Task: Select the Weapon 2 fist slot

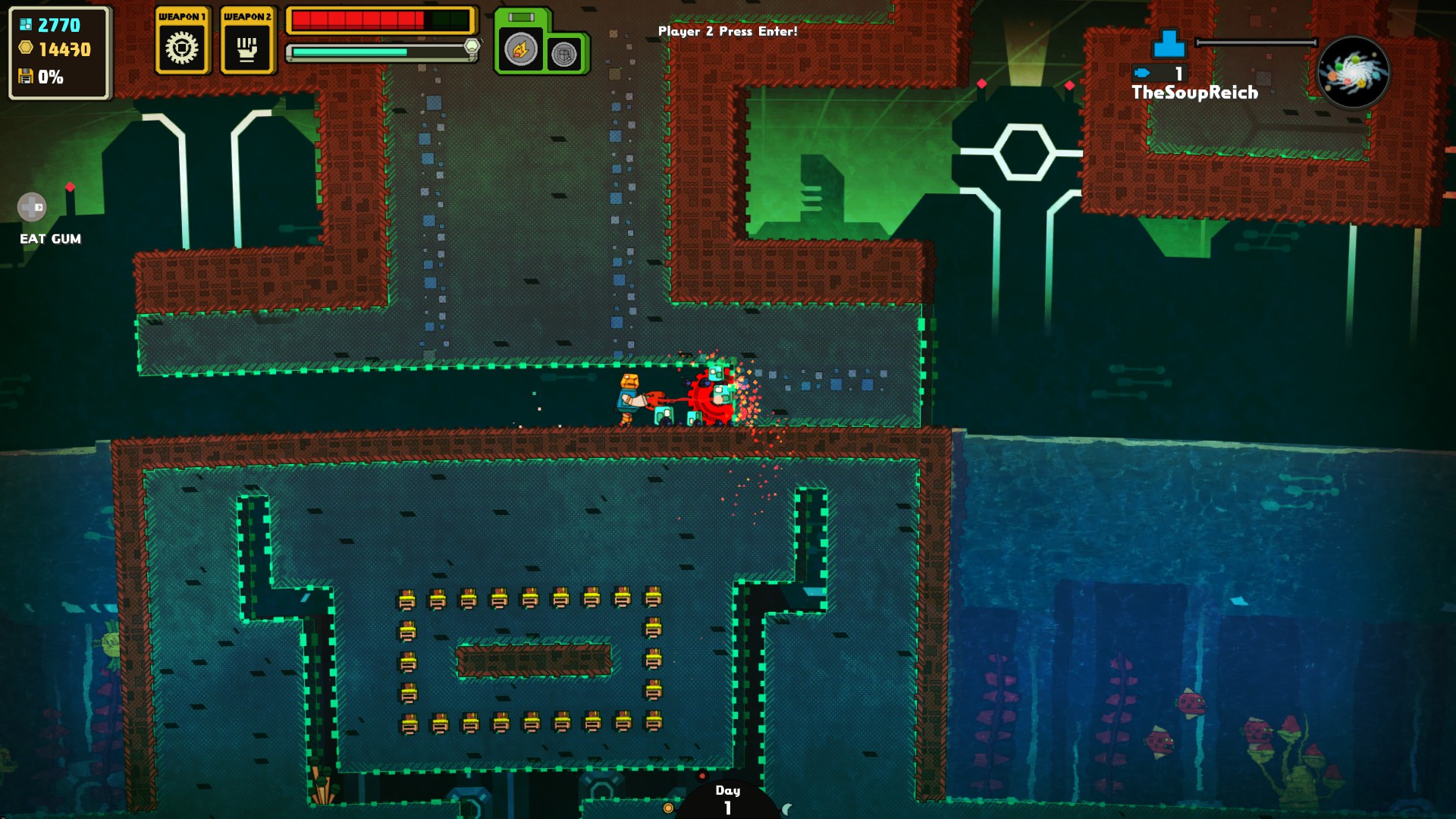Action: click(247, 48)
